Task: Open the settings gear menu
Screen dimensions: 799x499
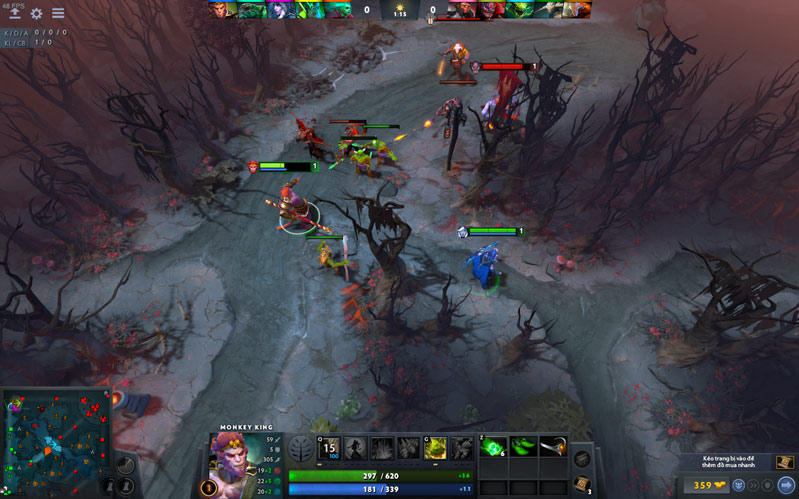Action: point(37,14)
